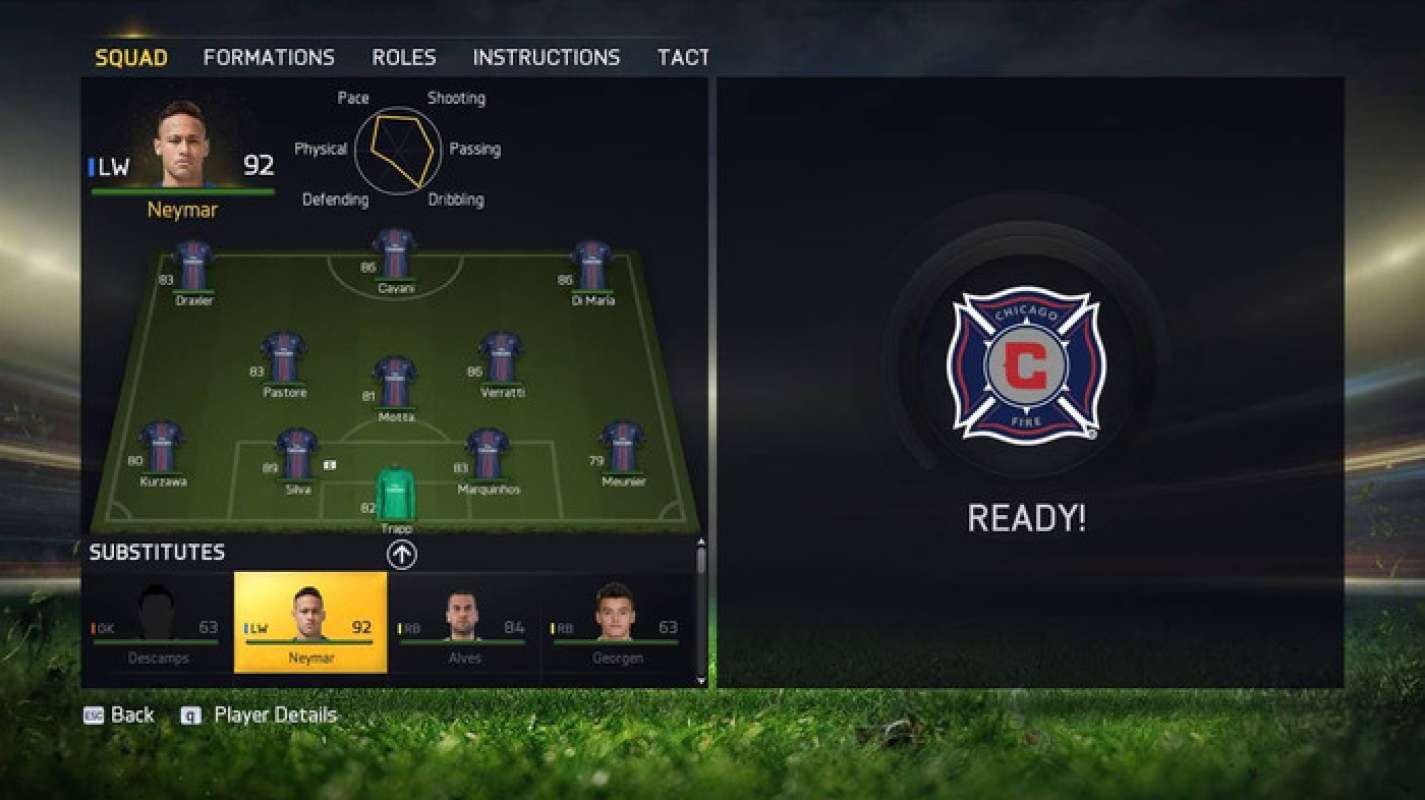Select Motta in defensive midfield
The height and width of the screenshot is (800, 1425).
tap(395, 382)
